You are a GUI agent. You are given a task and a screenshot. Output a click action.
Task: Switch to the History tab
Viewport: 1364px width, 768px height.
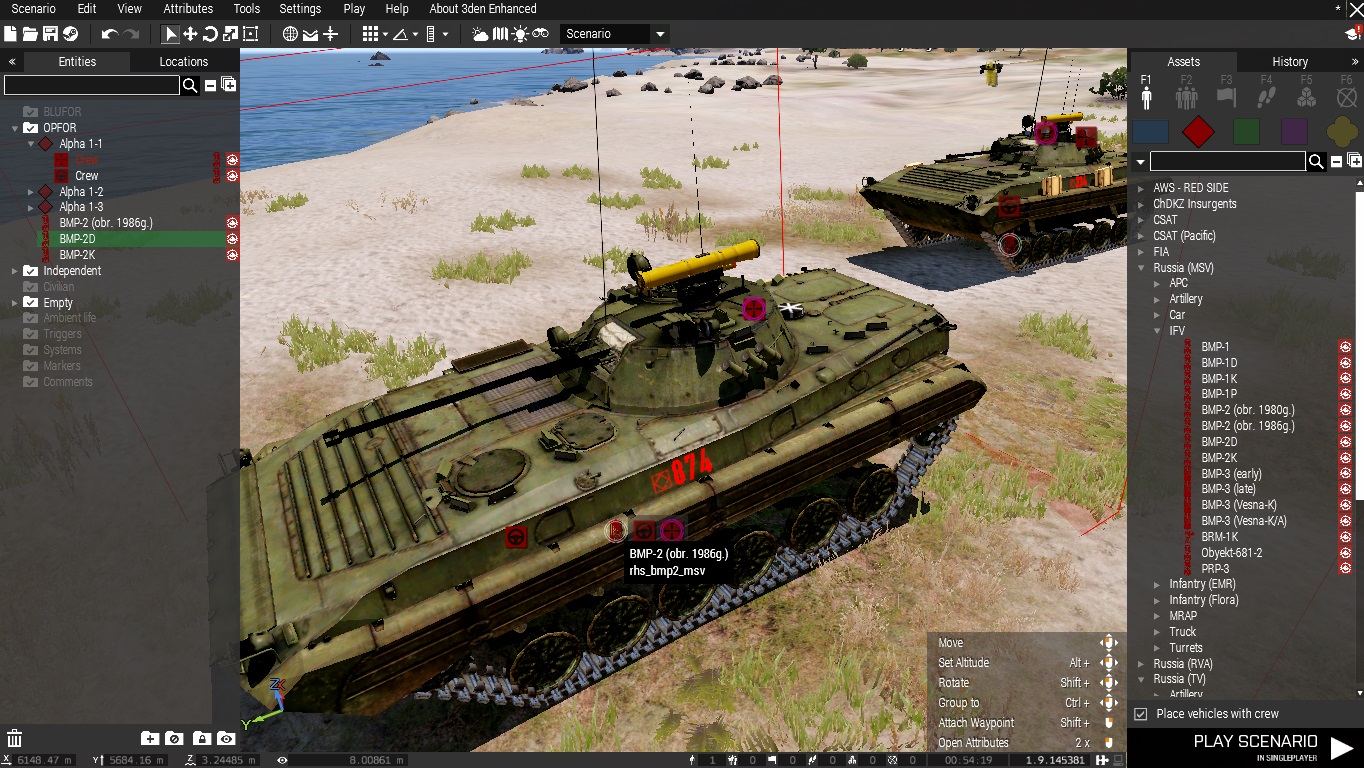pos(1289,62)
